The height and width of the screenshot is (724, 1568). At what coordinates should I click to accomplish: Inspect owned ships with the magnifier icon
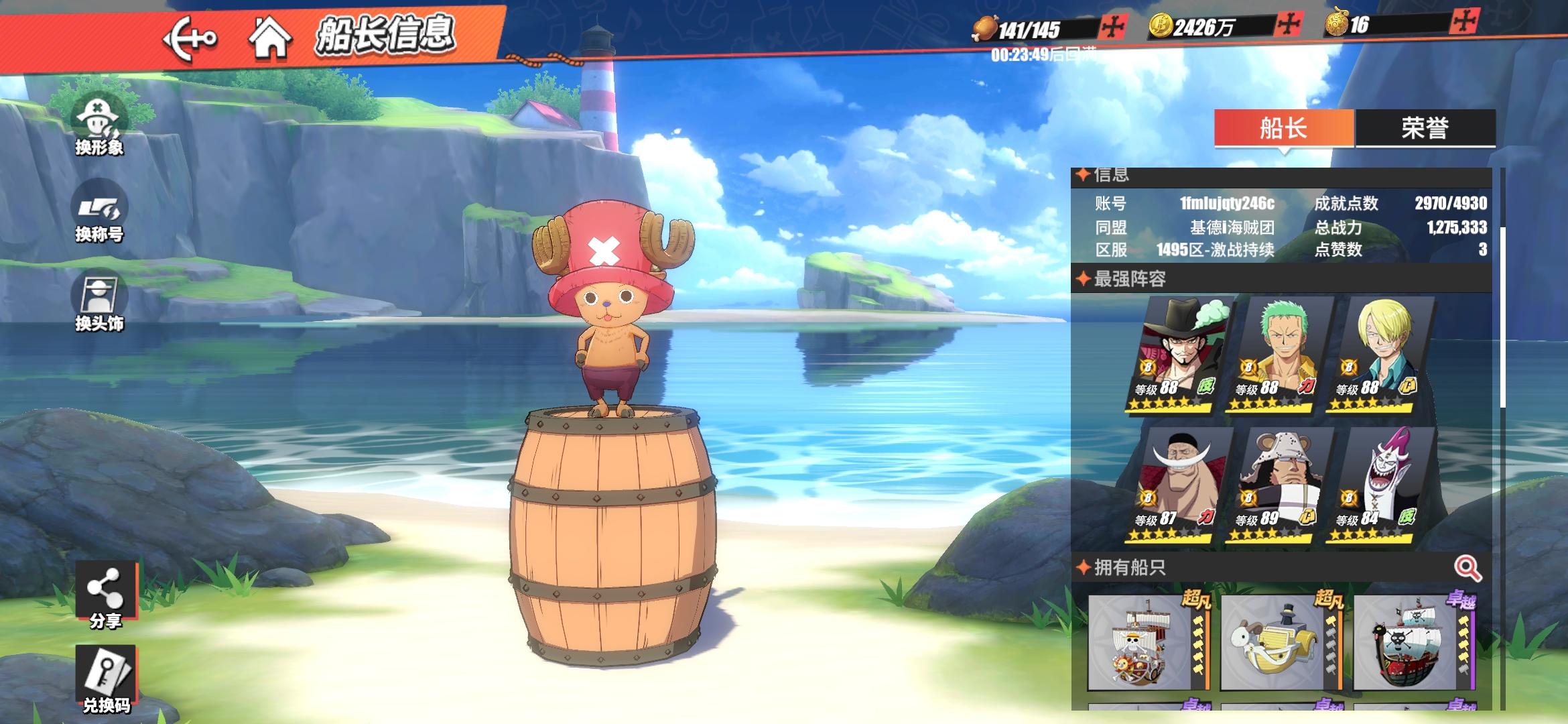tap(1467, 568)
